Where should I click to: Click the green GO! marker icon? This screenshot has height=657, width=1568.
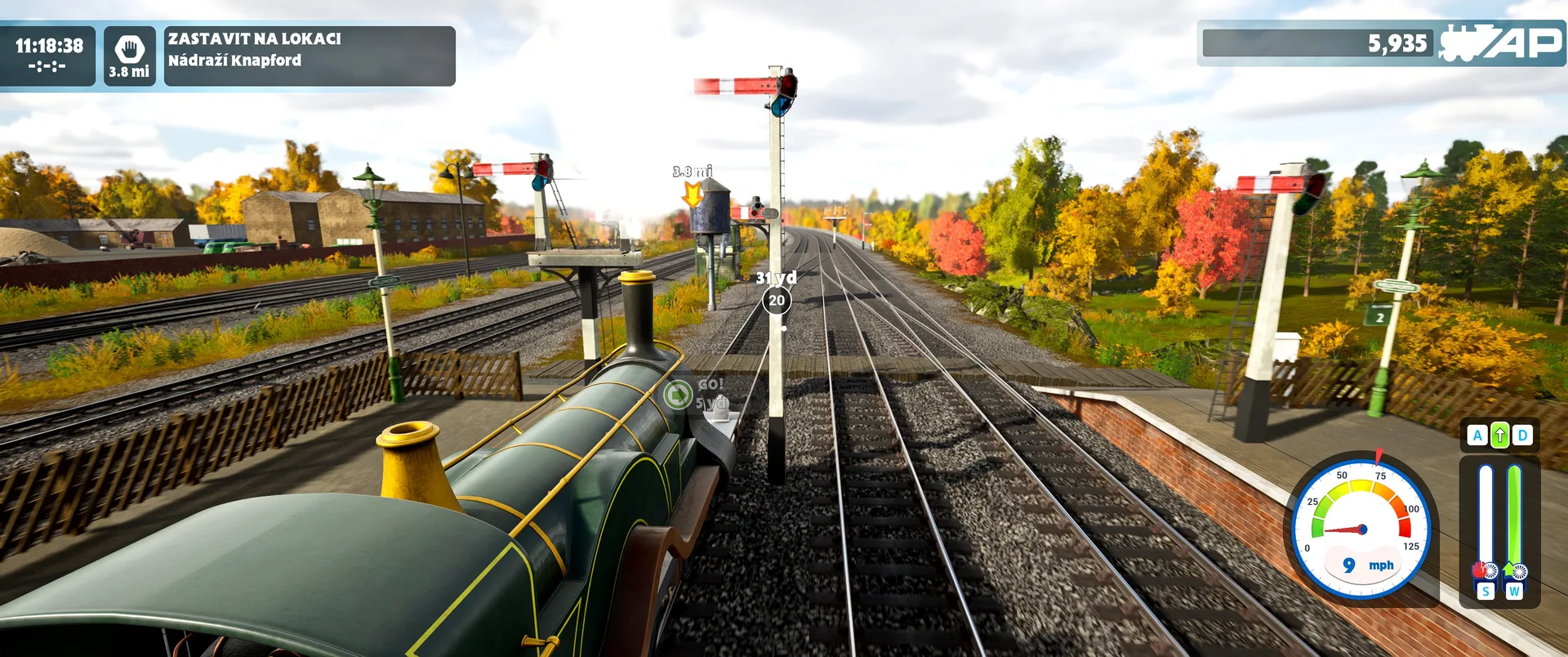pyautogui.click(x=678, y=395)
